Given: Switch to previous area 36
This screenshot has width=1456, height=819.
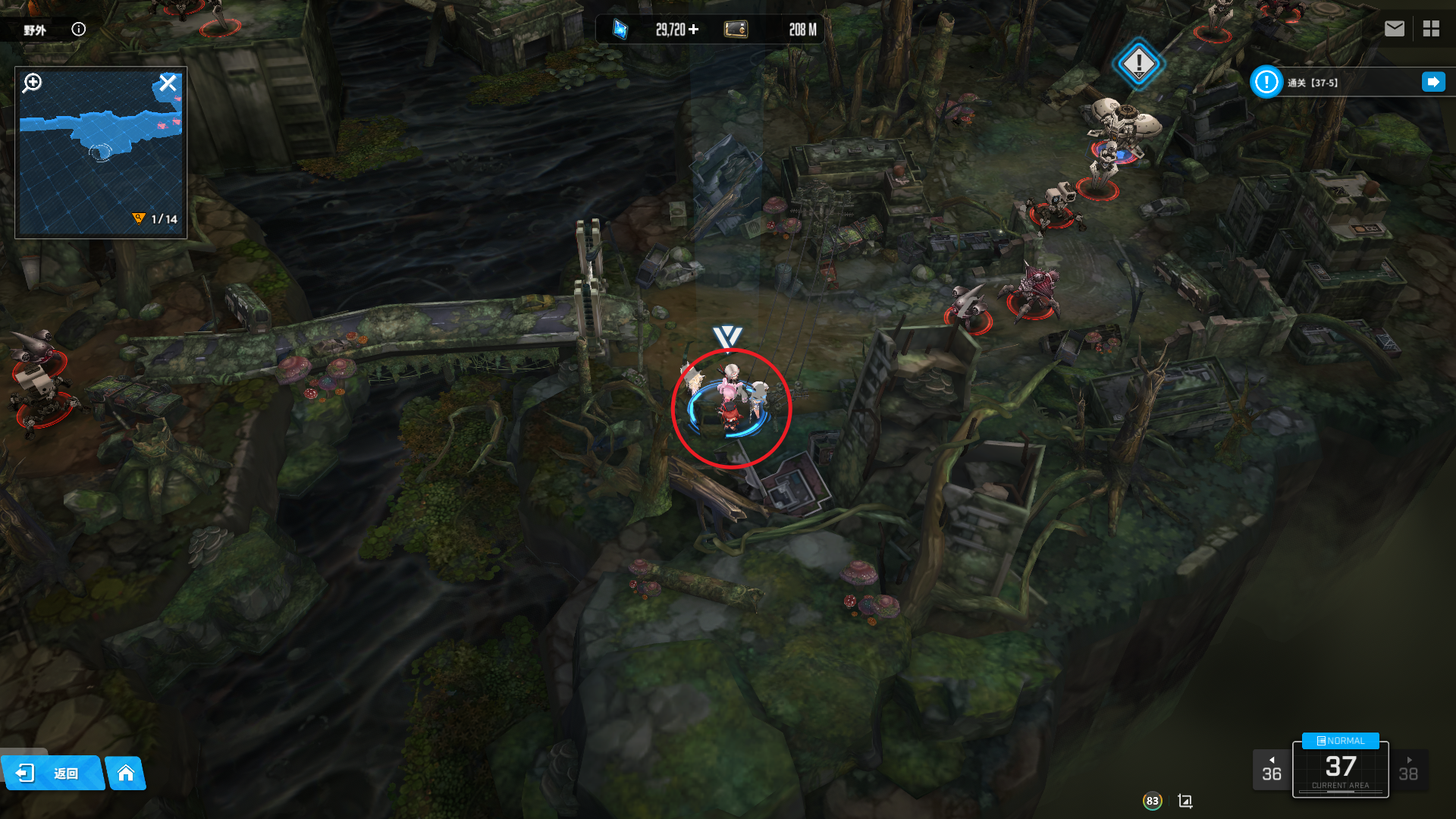Looking at the screenshot, I should coord(1272,770).
